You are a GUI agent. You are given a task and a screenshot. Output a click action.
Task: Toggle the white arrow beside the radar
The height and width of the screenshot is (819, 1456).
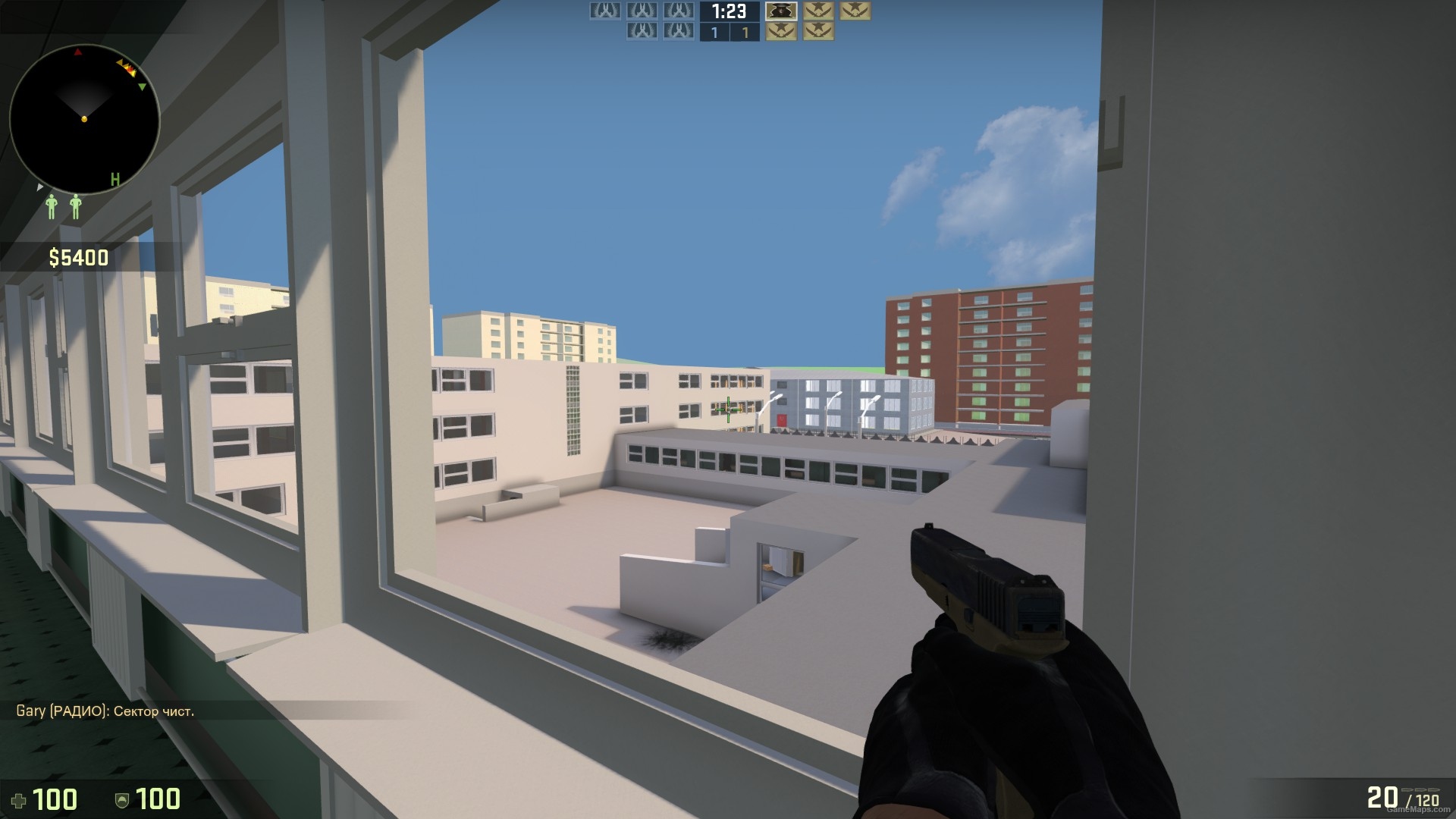pos(39,187)
